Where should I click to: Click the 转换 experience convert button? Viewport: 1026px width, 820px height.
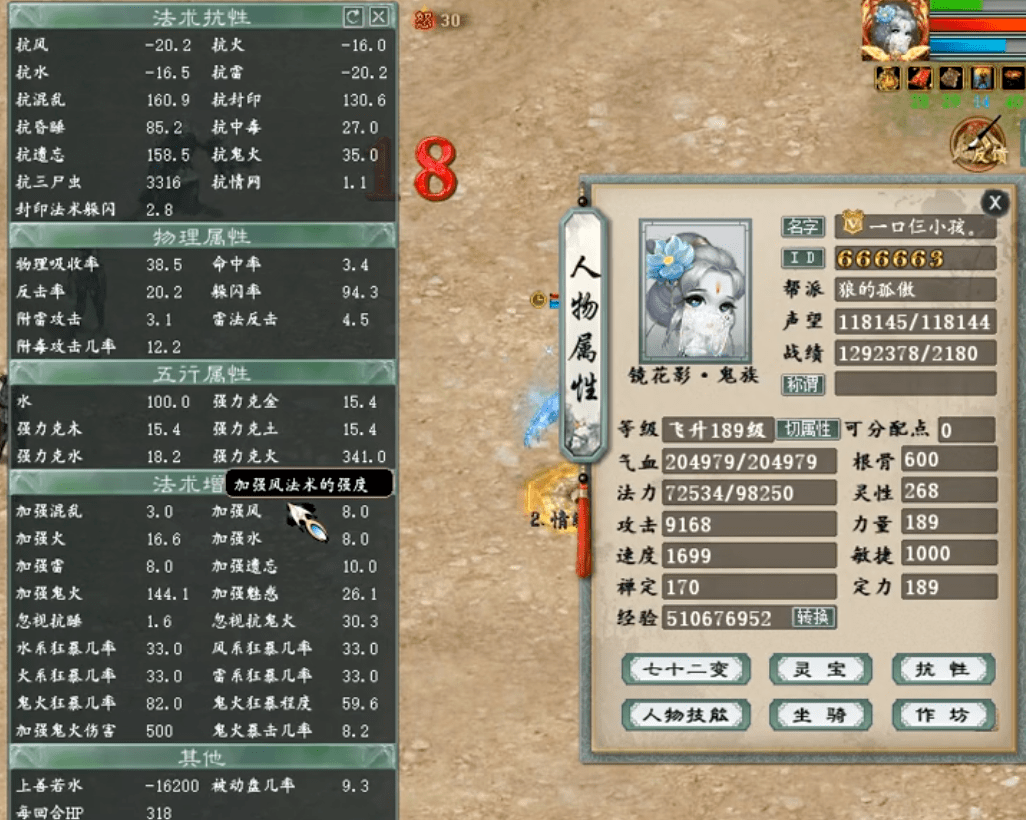coord(814,617)
